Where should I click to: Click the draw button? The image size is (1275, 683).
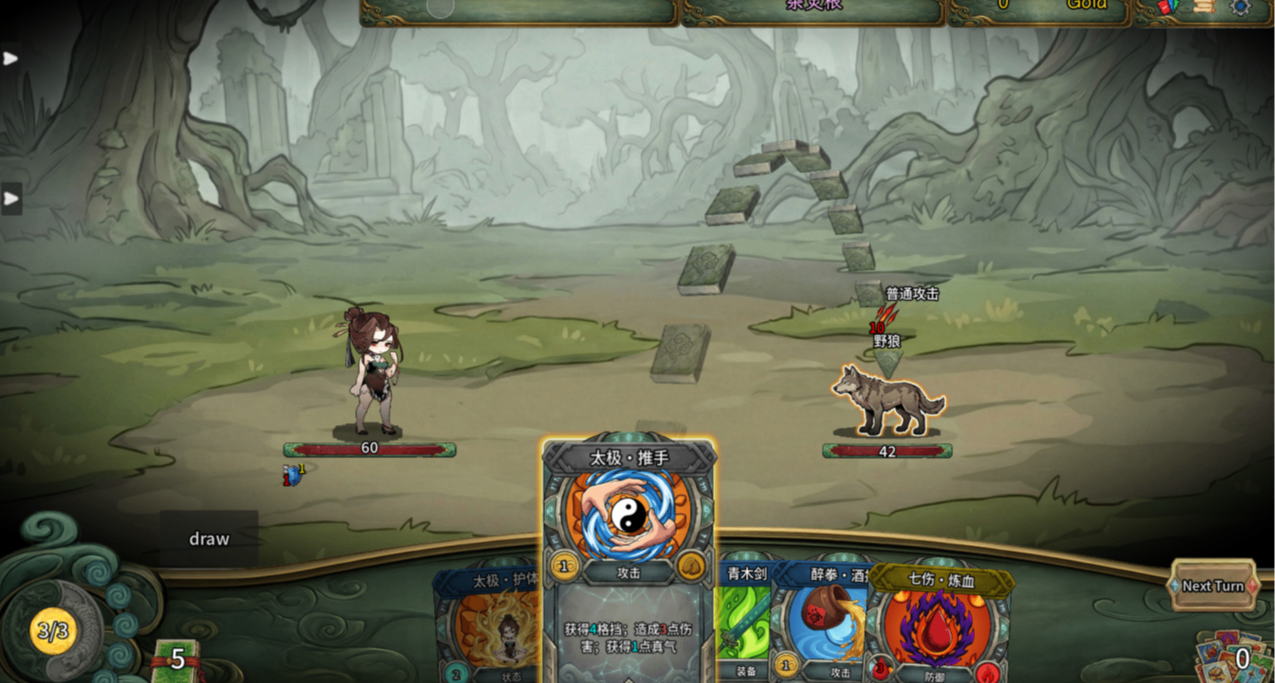(x=209, y=539)
